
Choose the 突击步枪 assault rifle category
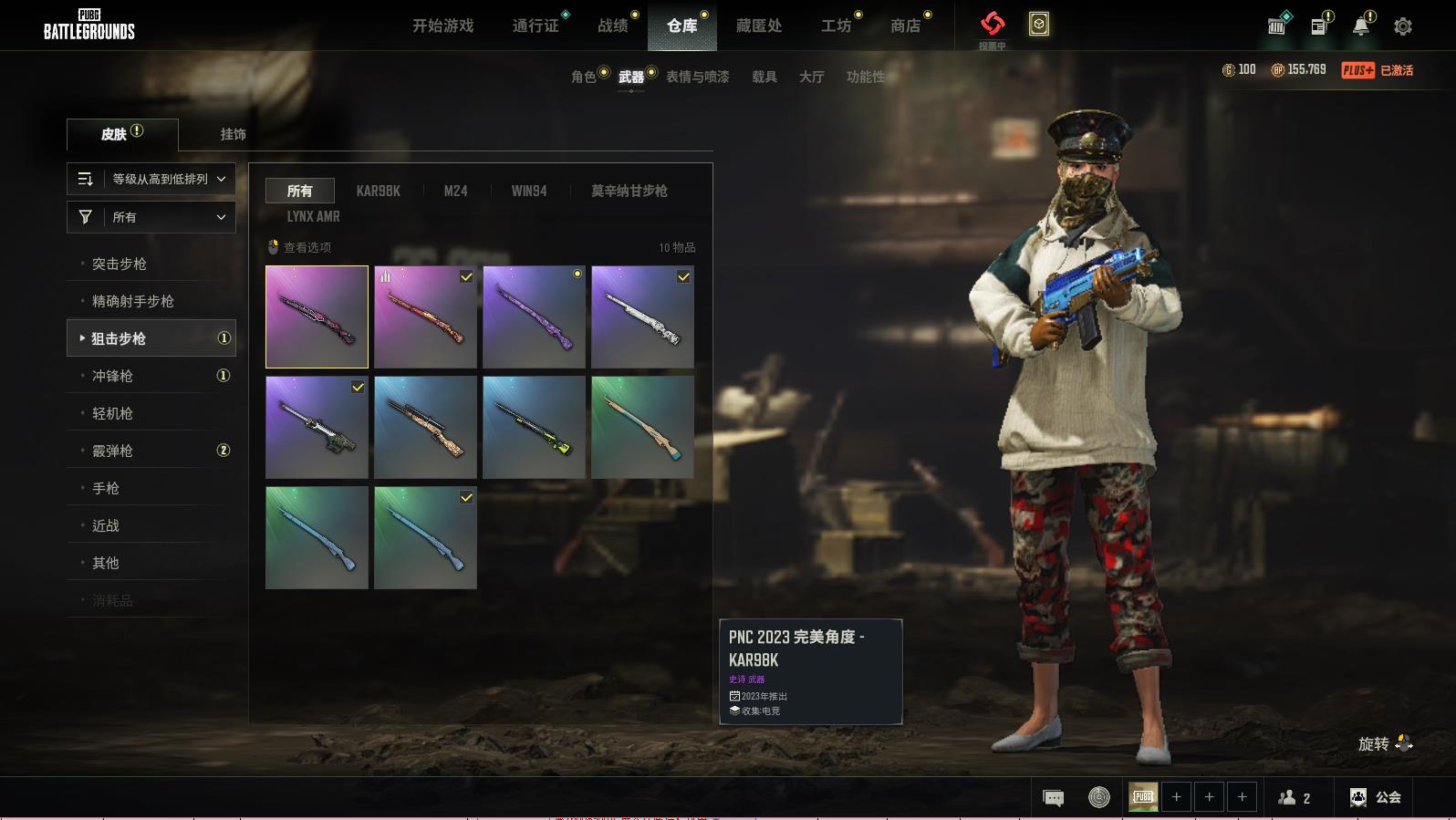tap(120, 264)
